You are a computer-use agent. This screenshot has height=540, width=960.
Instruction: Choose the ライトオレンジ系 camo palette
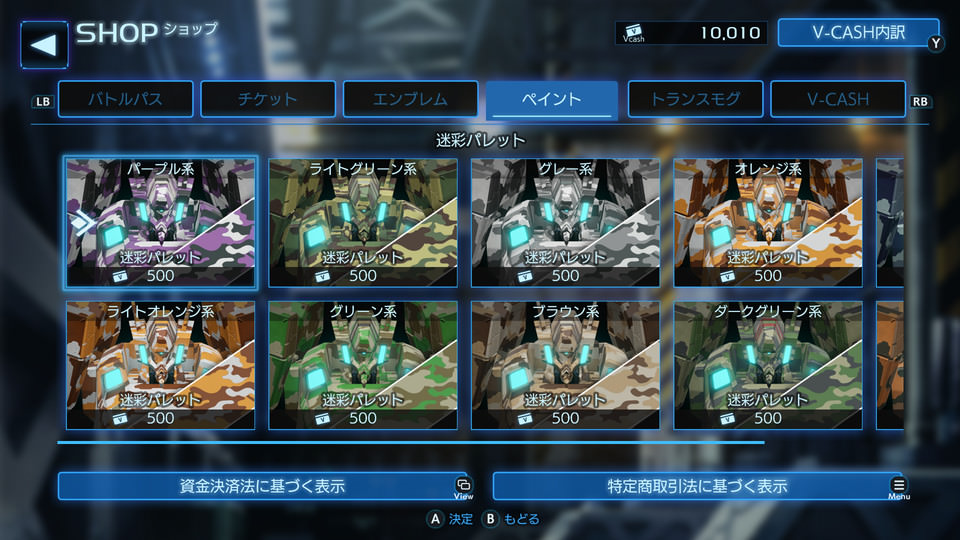pyautogui.click(x=161, y=365)
